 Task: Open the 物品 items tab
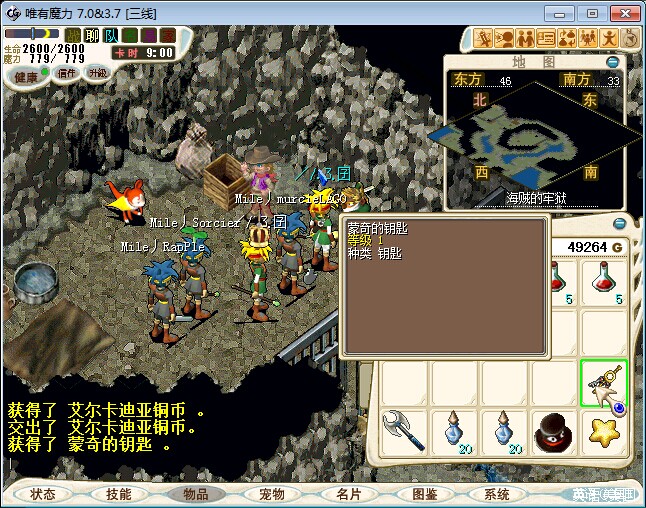[x=195, y=494]
